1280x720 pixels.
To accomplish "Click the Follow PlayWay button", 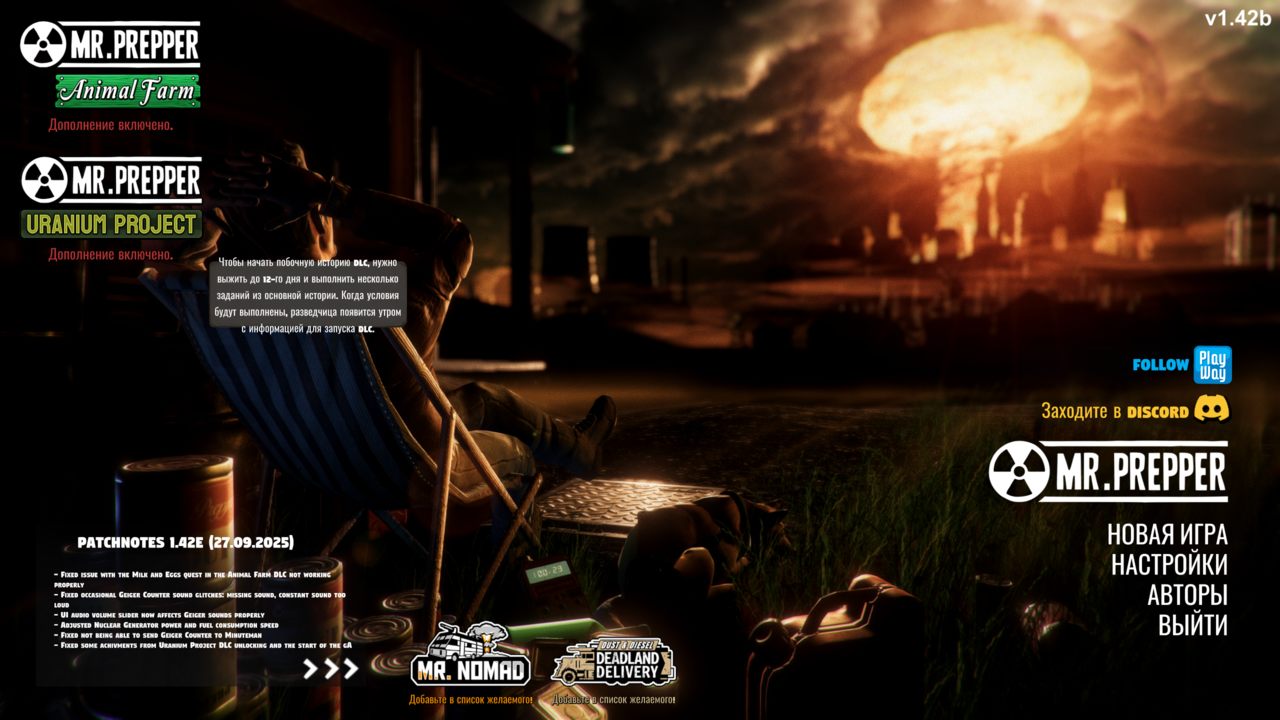I will click(1182, 365).
